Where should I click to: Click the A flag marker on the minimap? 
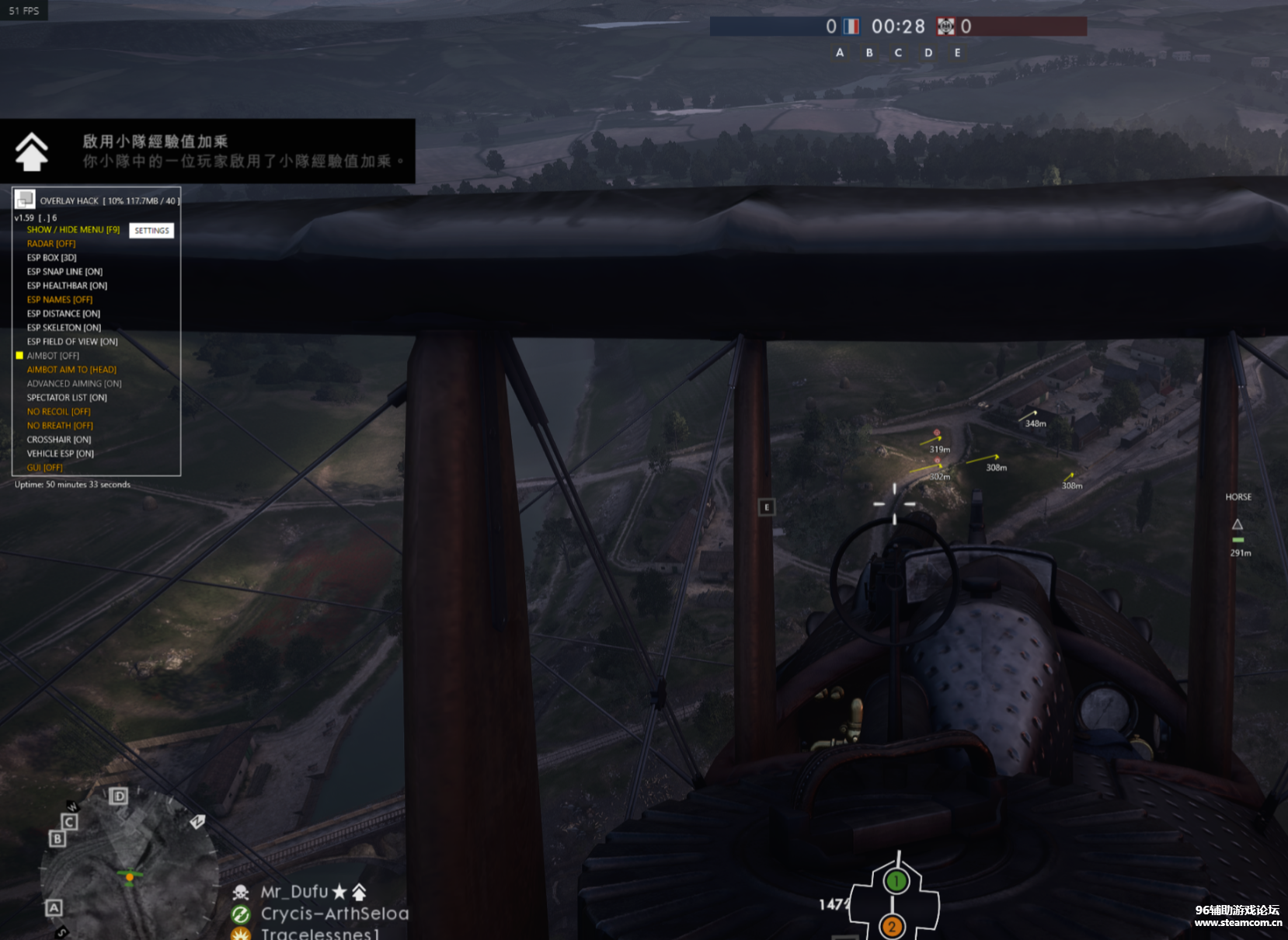(54, 907)
